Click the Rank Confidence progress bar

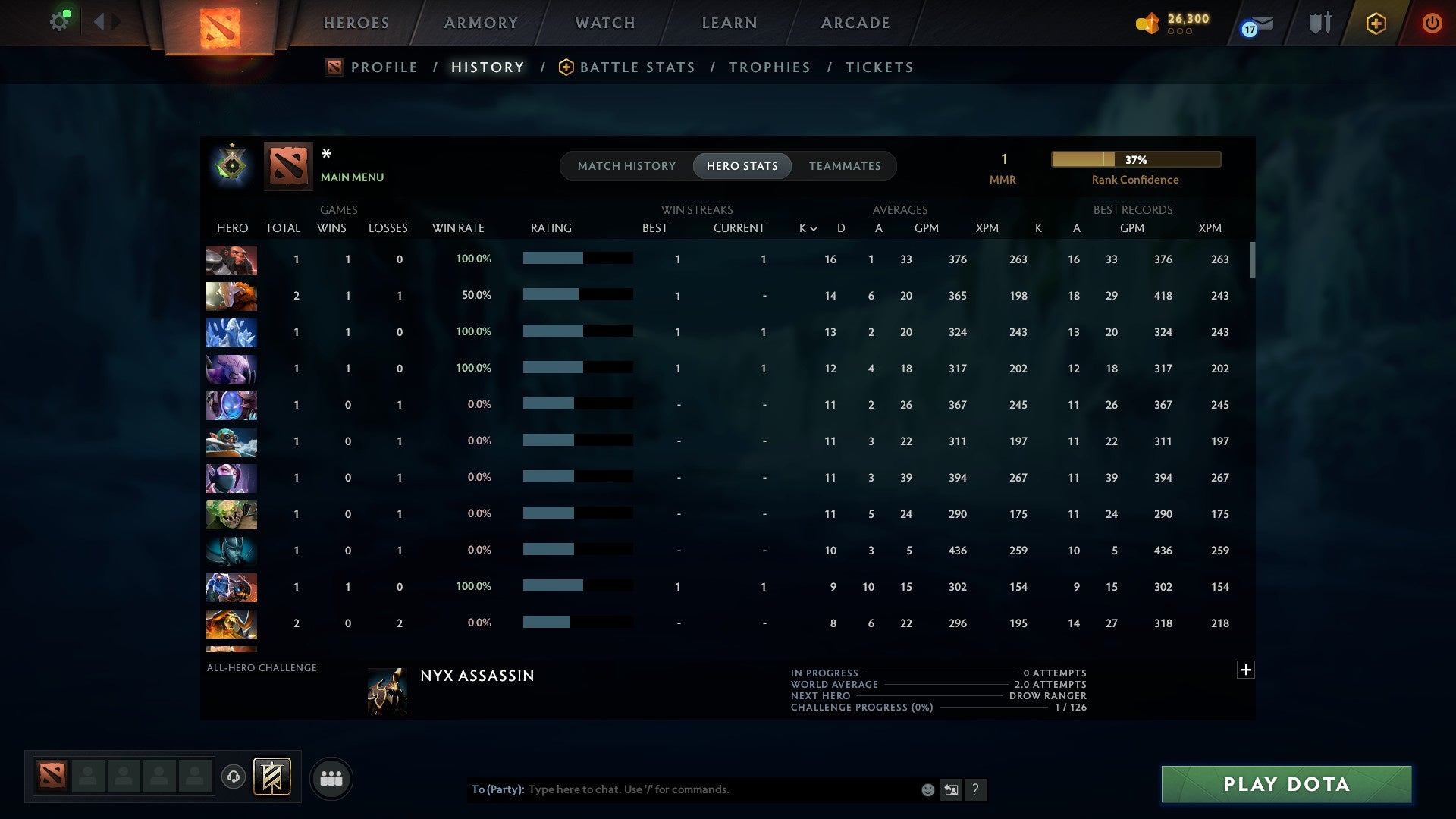(x=1135, y=159)
